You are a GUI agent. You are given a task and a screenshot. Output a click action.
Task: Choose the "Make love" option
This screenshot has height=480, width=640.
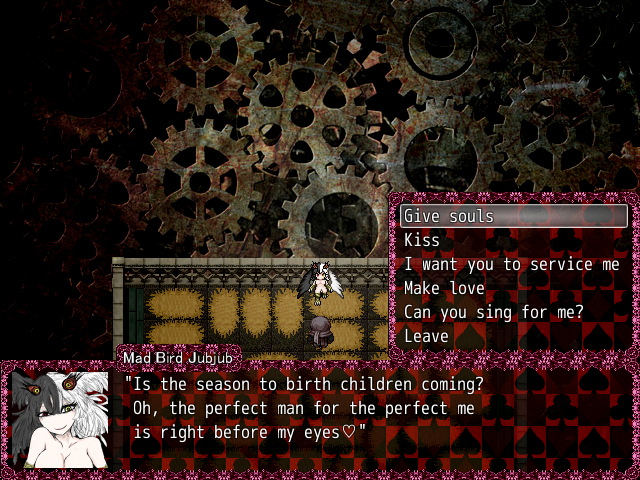[444, 288]
